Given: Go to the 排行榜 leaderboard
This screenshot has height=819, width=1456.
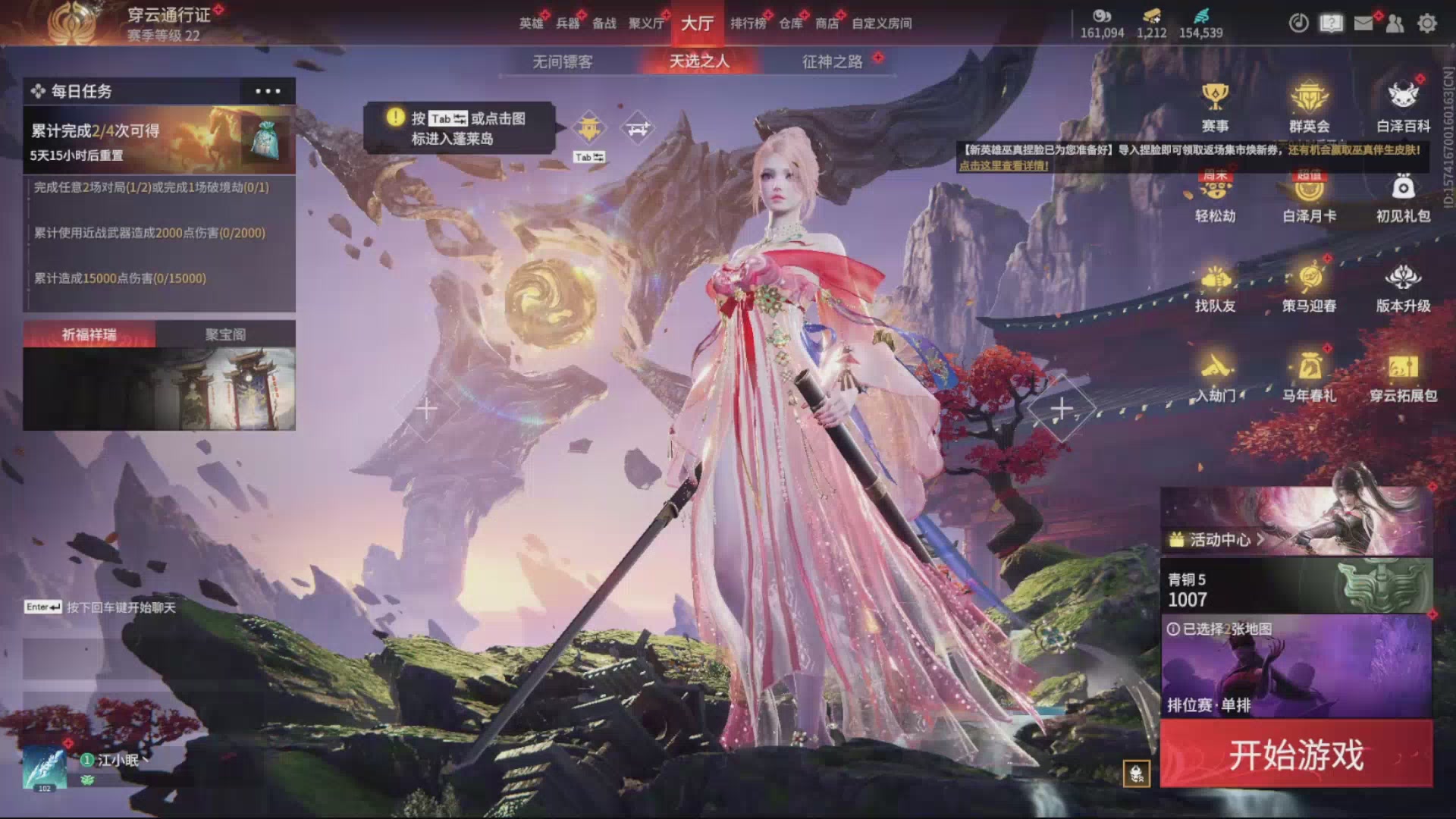Looking at the screenshot, I should [x=748, y=24].
